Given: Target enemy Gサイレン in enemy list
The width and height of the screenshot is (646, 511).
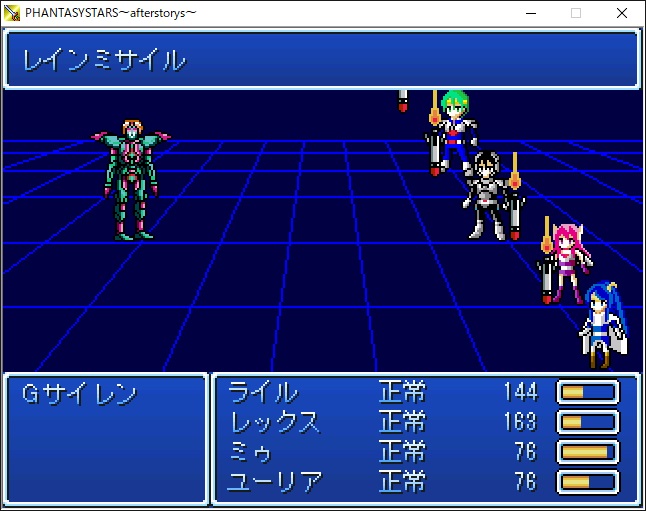Looking at the screenshot, I should tap(79, 394).
